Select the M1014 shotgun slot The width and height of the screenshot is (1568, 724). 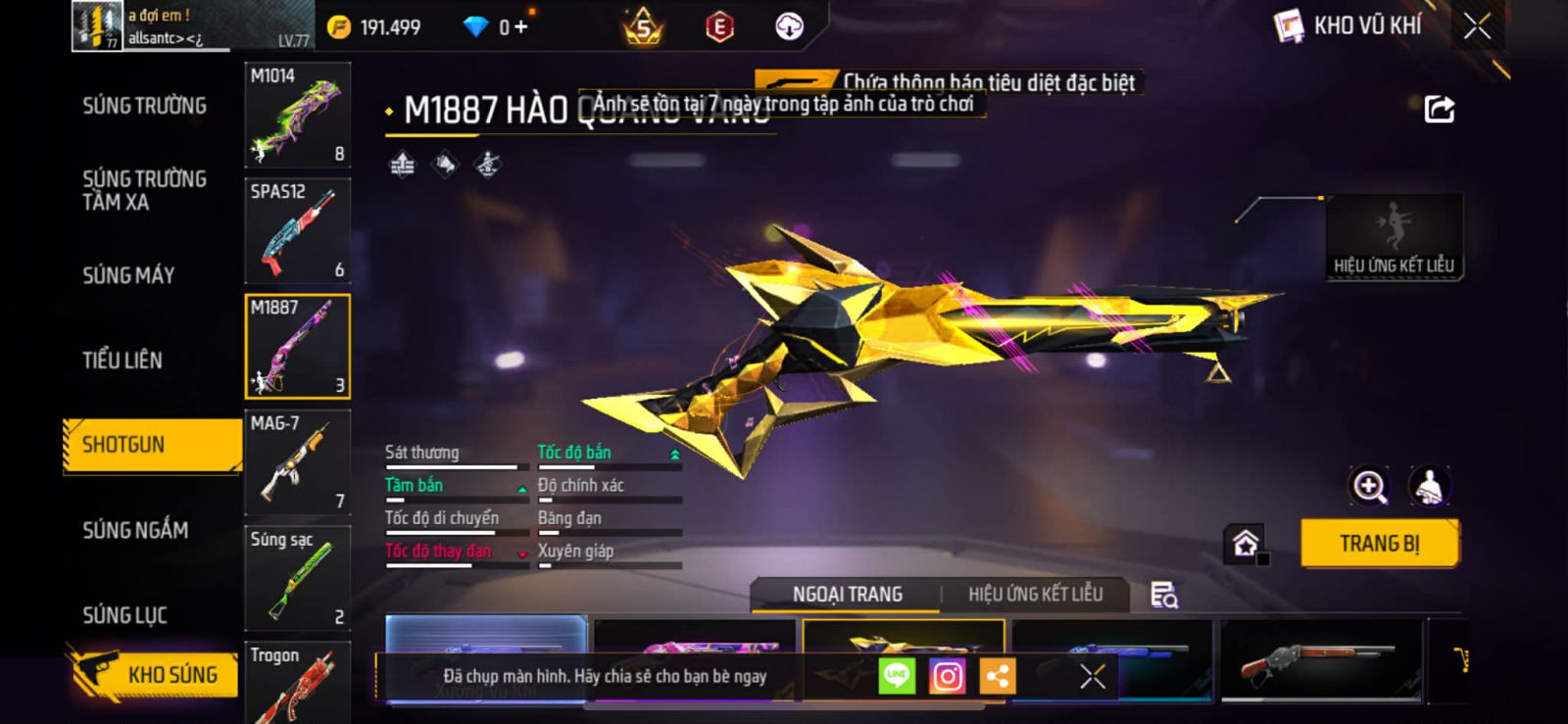[x=297, y=115]
